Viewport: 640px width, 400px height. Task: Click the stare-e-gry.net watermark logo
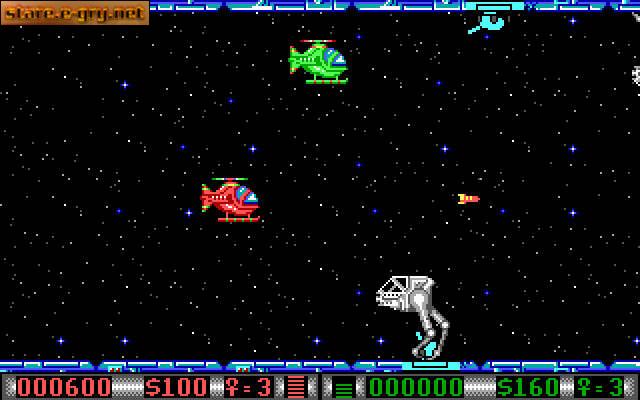(74, 13)
